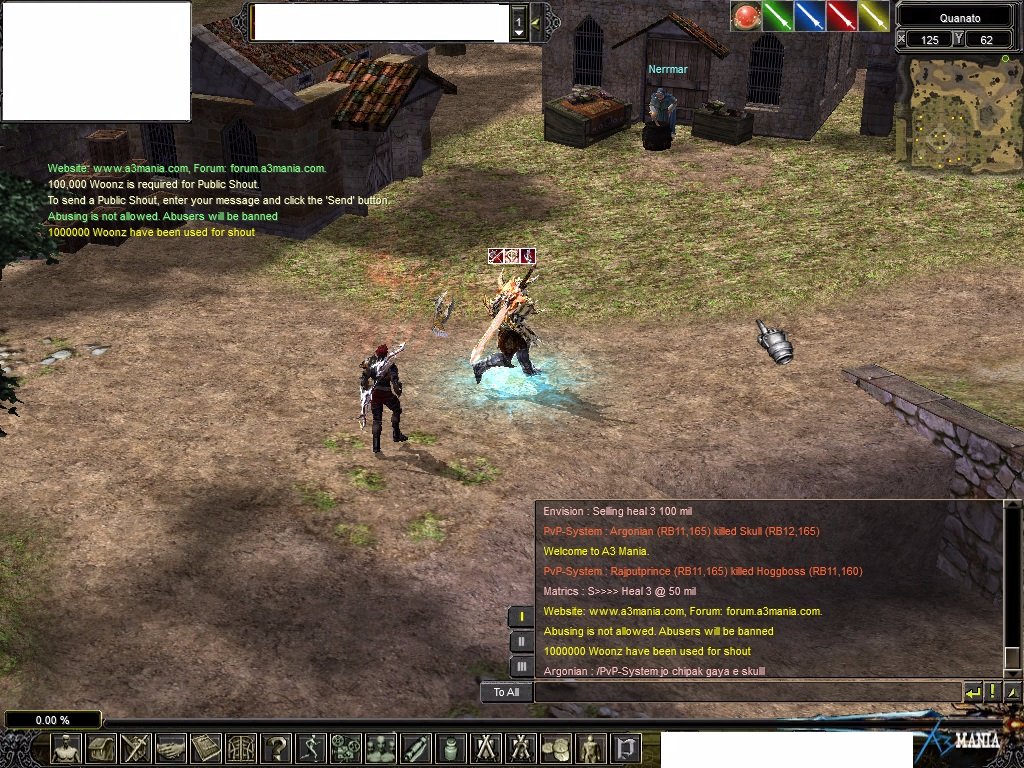Click the yellow exclamation shout button
The image size is (1024, 768).
click(x=993, y=692)
